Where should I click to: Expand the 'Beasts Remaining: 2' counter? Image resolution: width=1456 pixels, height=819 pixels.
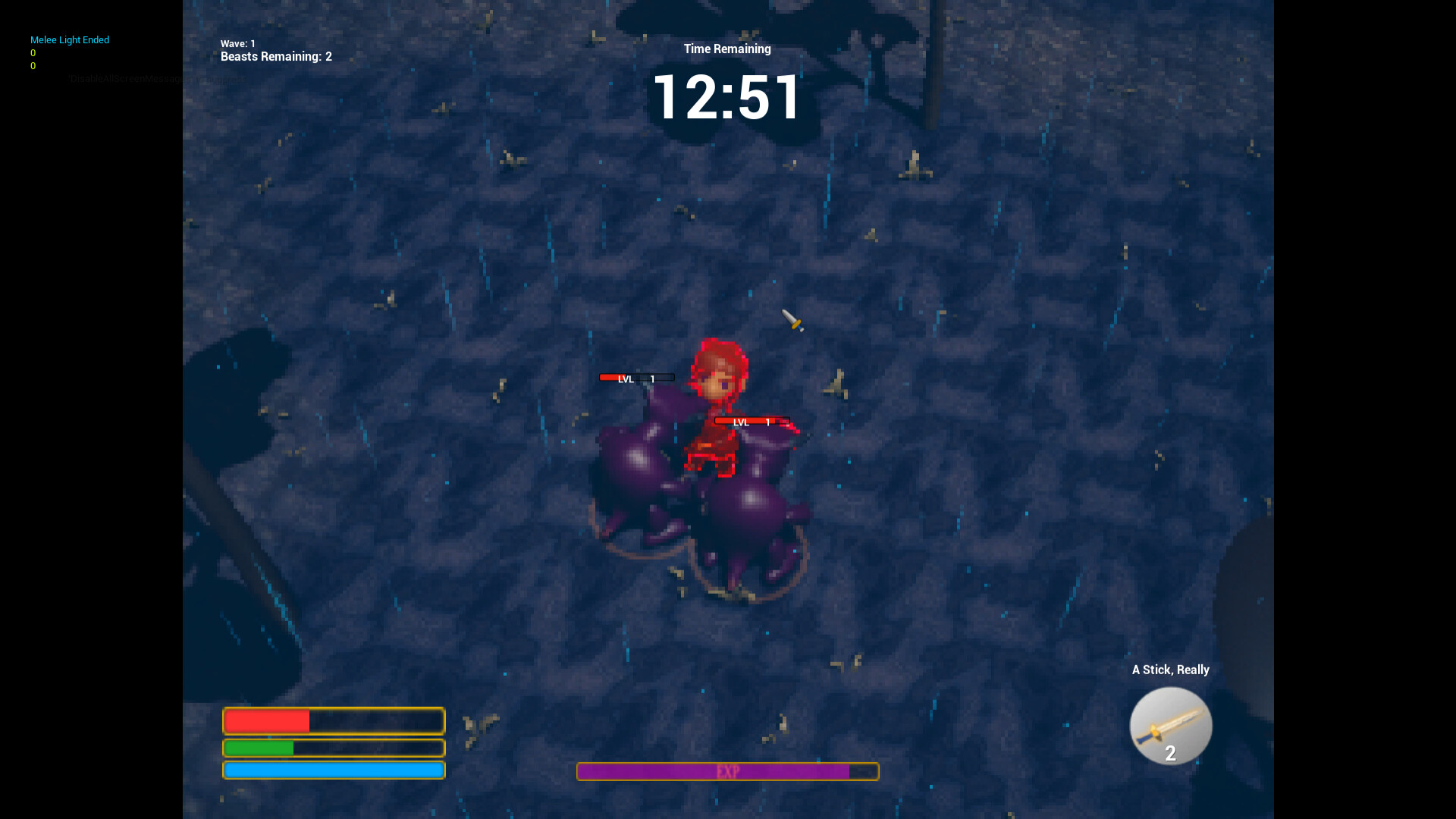coord(276,56)
